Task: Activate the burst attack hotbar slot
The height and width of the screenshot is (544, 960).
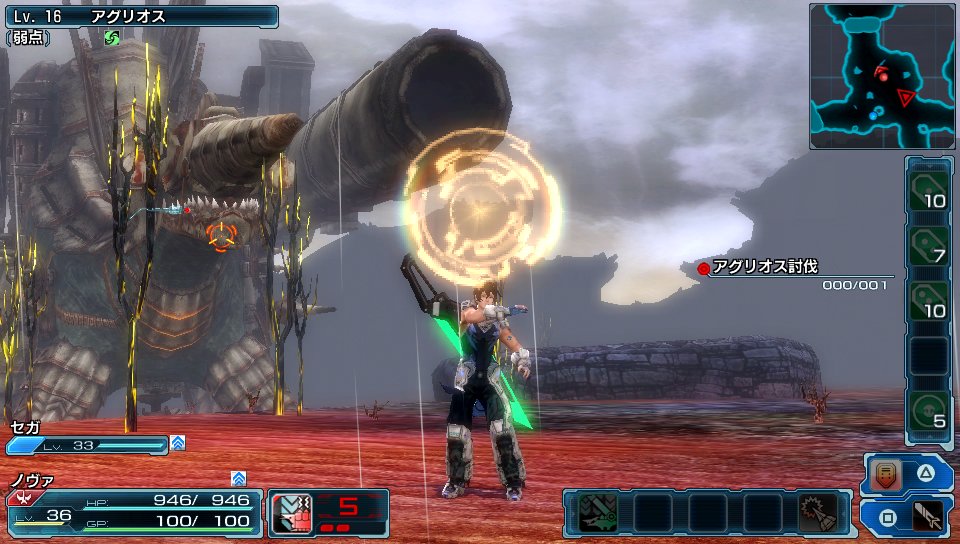Action: click(818, 513)
